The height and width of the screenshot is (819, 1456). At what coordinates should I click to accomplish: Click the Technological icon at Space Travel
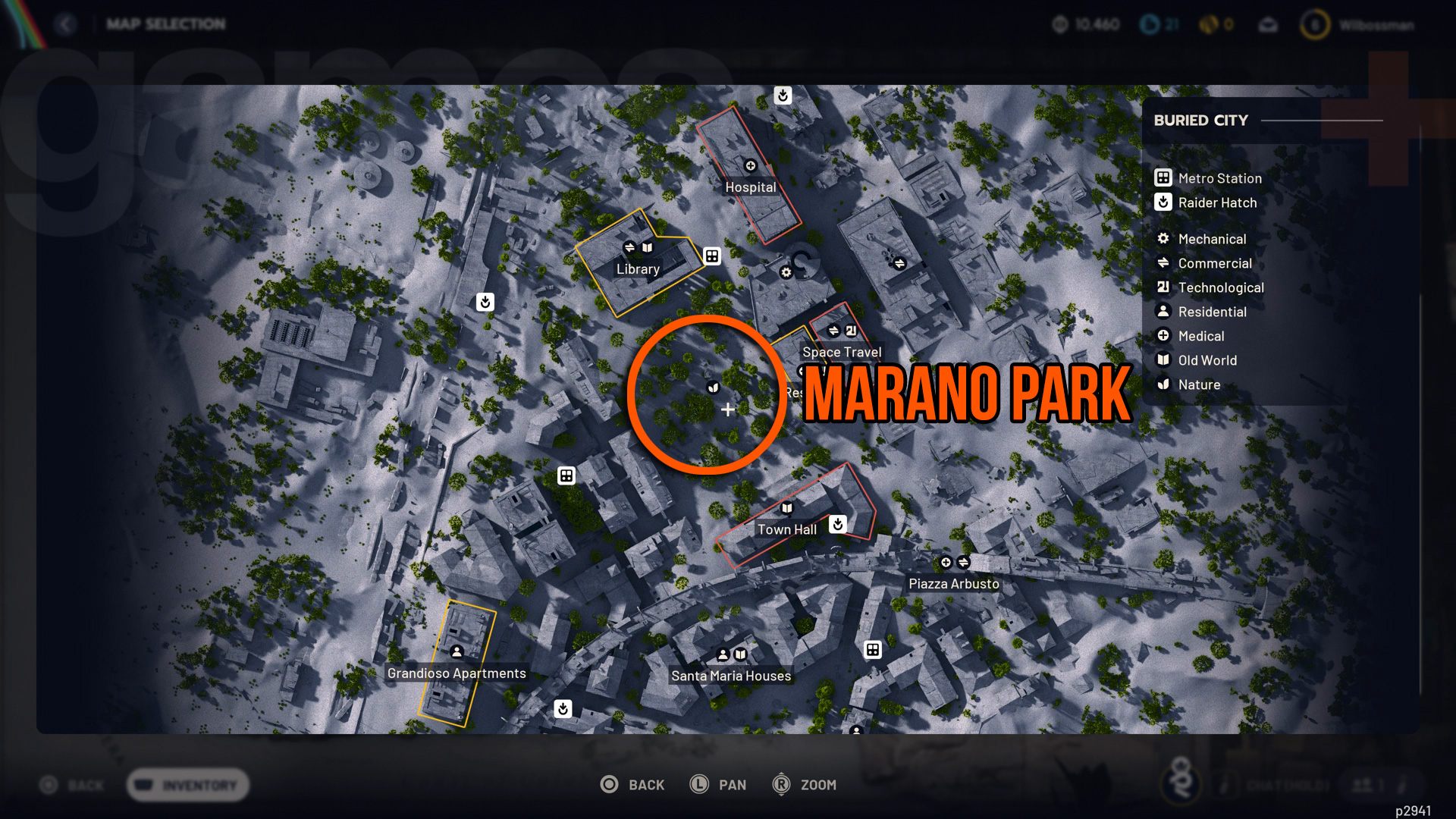pos(850,329)
